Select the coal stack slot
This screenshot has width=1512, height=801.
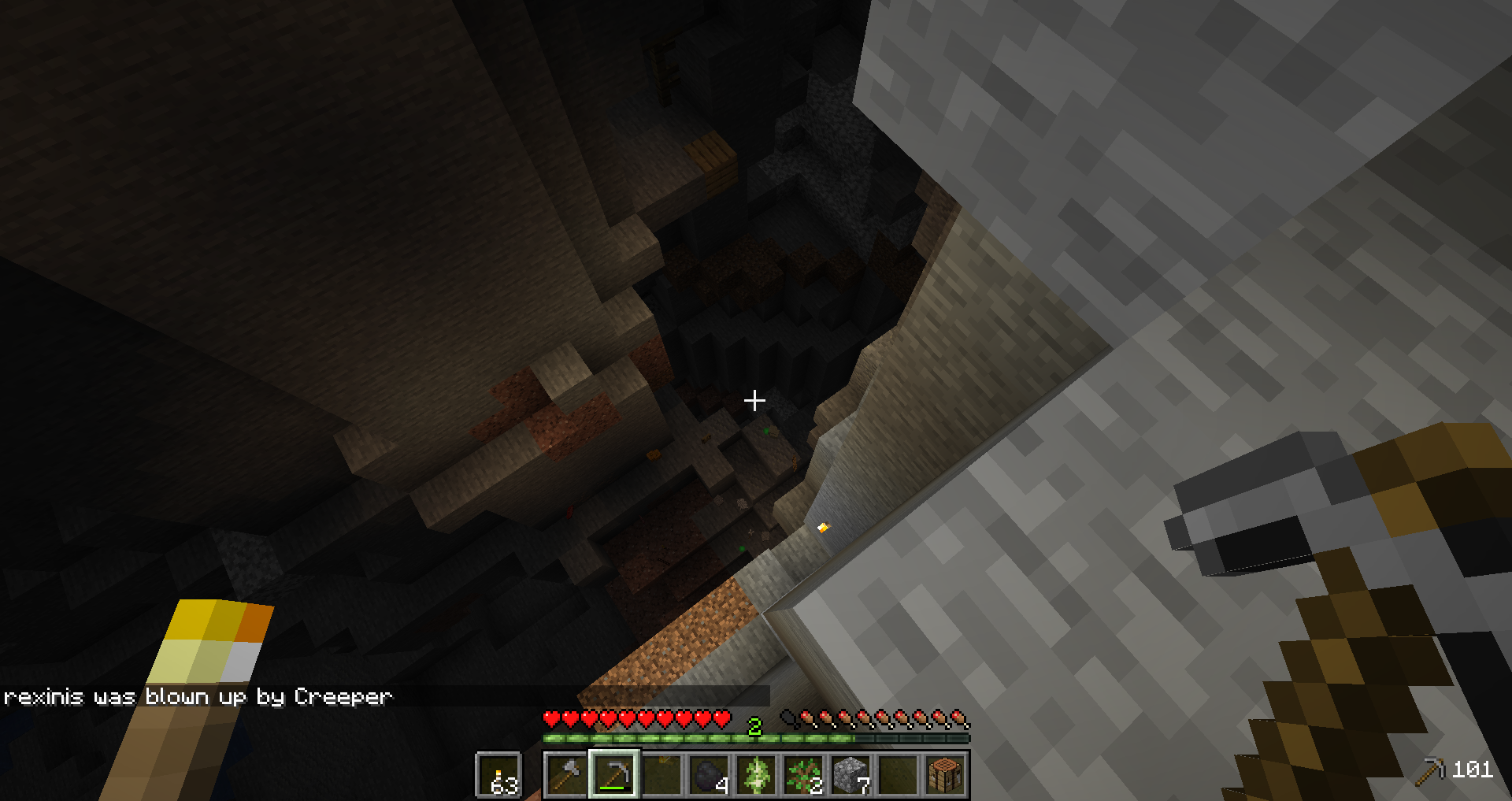[x=709, y=774]
